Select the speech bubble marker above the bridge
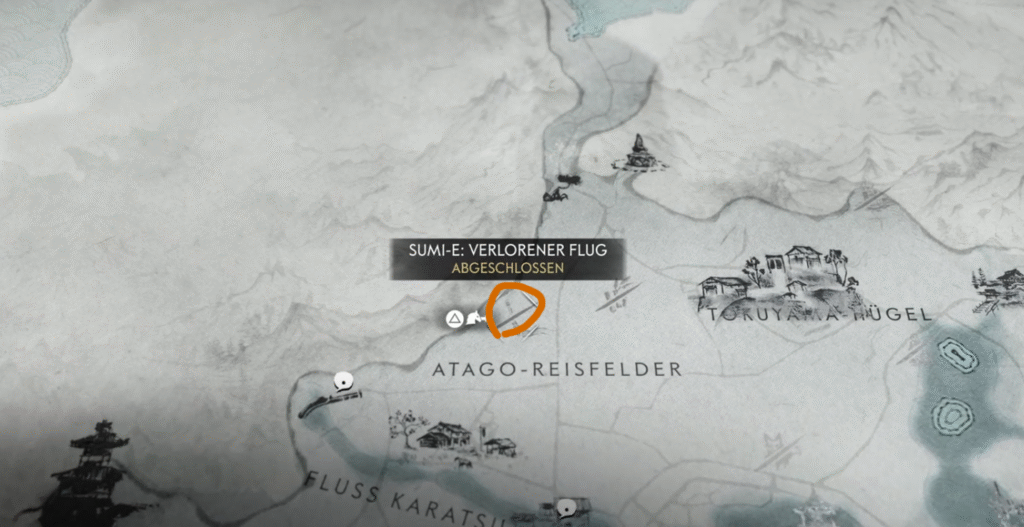The image size is (1024, 527). click(345, 381)
